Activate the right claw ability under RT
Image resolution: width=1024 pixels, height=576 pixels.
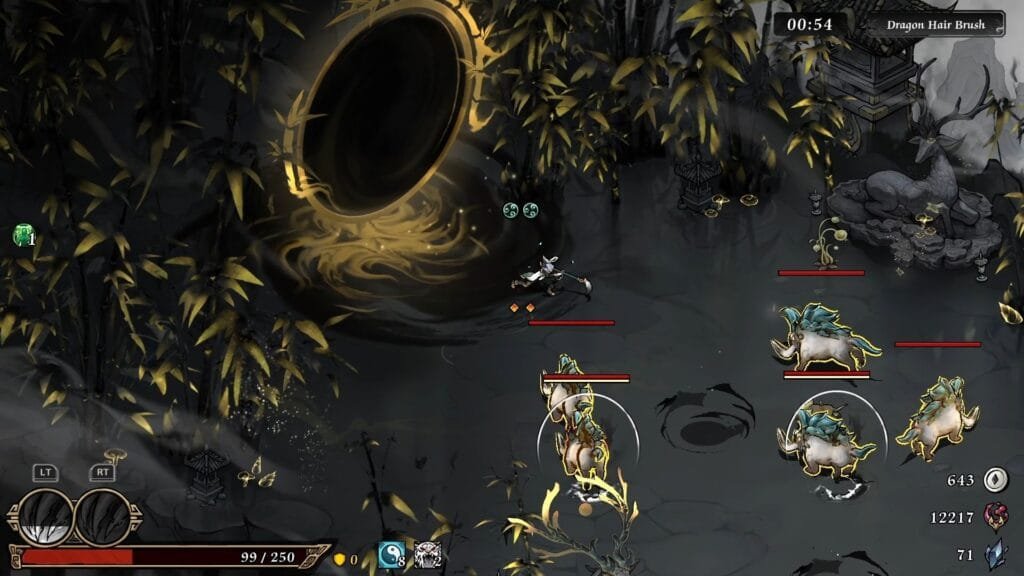pyautogui.click(x=102, y=516)
